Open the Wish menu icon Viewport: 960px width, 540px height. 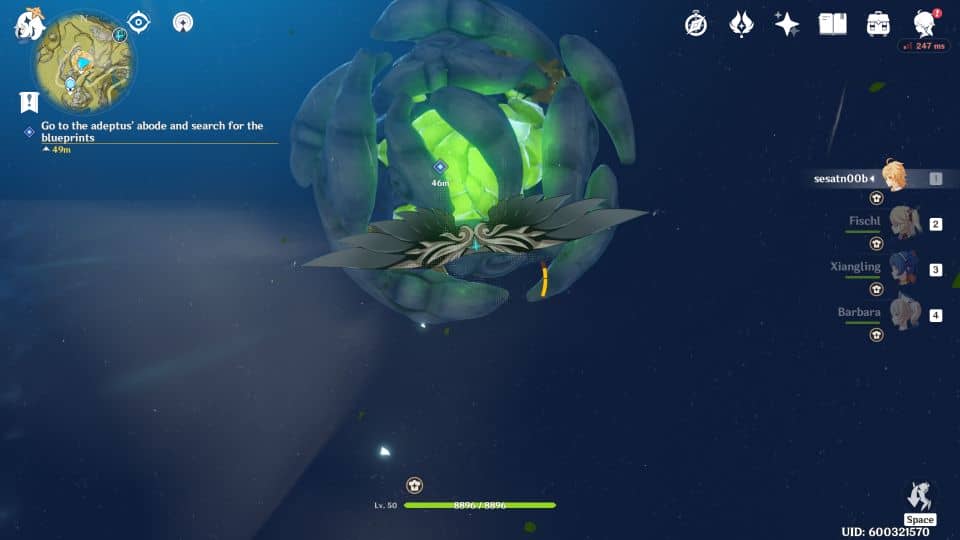[x=741, y=24]
